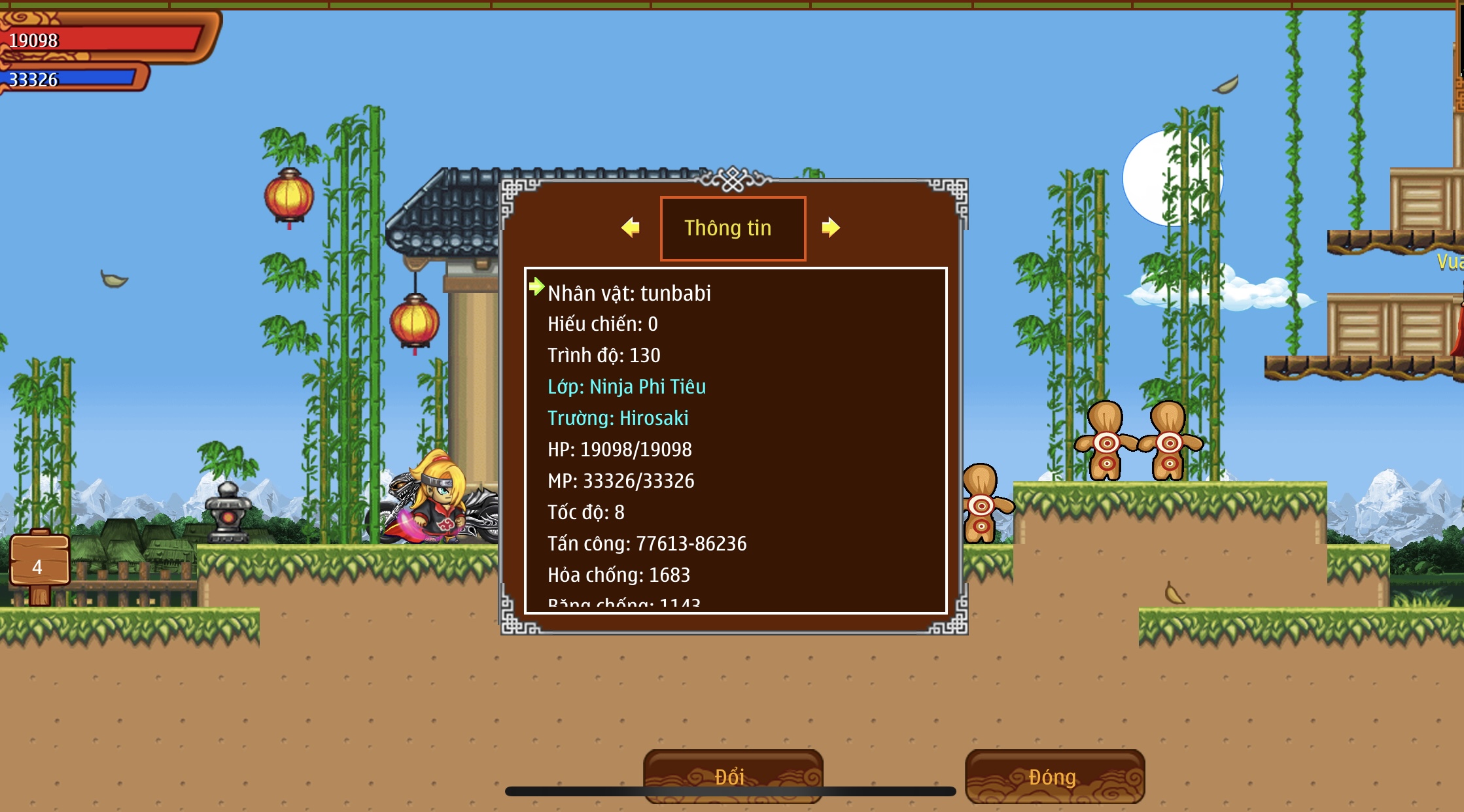The width and height of the screenshot is (1464, 812).
Task: Close the panel with Đóng
Action: pyautogui.click(x=1054, y=776)
